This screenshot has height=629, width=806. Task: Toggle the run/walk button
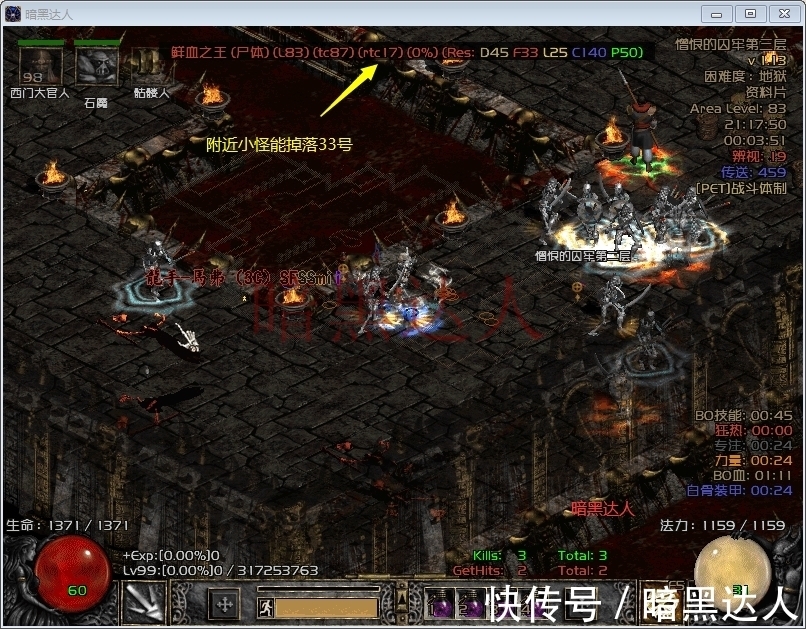(x=263, y=606)
